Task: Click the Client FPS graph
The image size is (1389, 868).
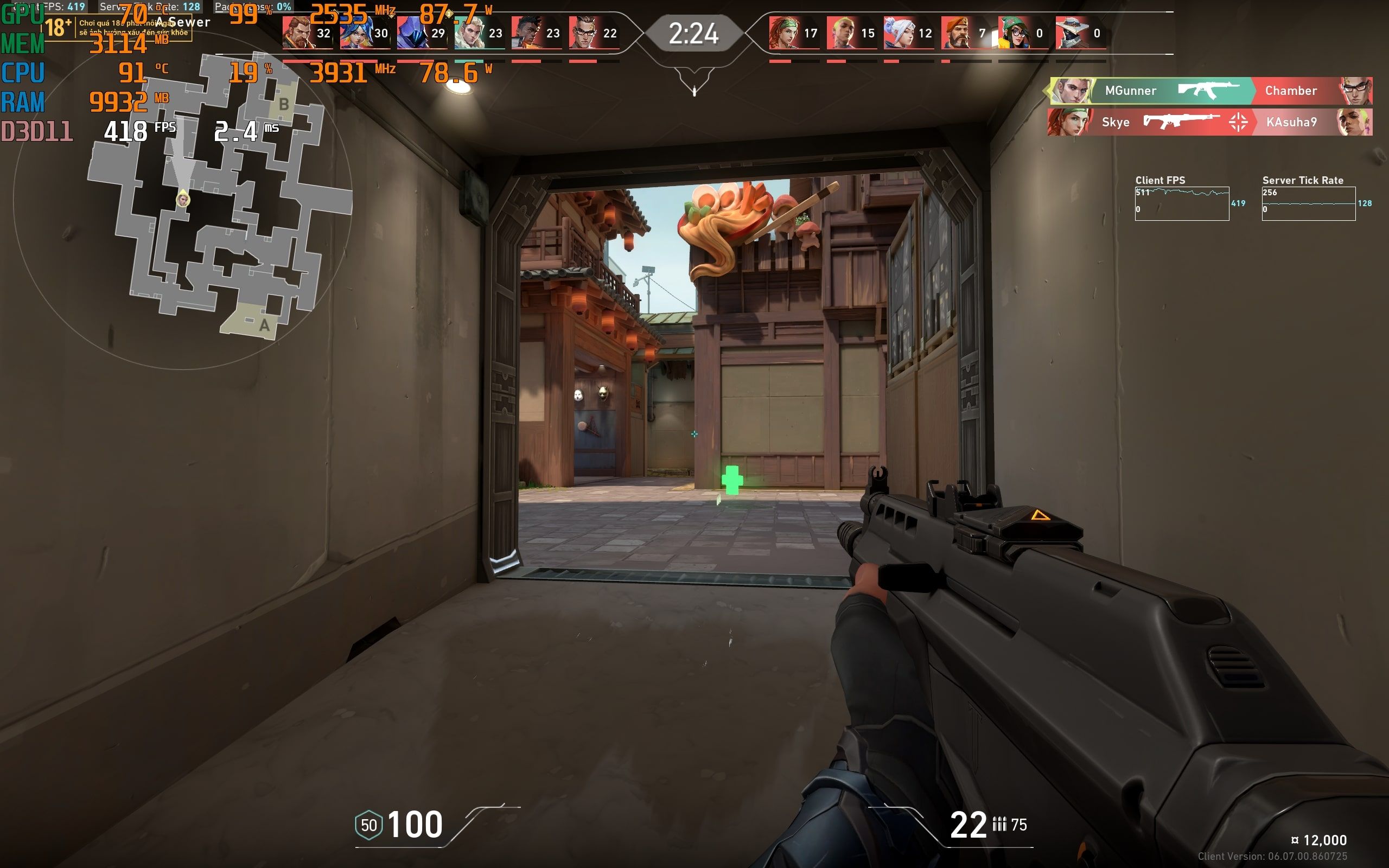Action: click(x=1181, y=203)
